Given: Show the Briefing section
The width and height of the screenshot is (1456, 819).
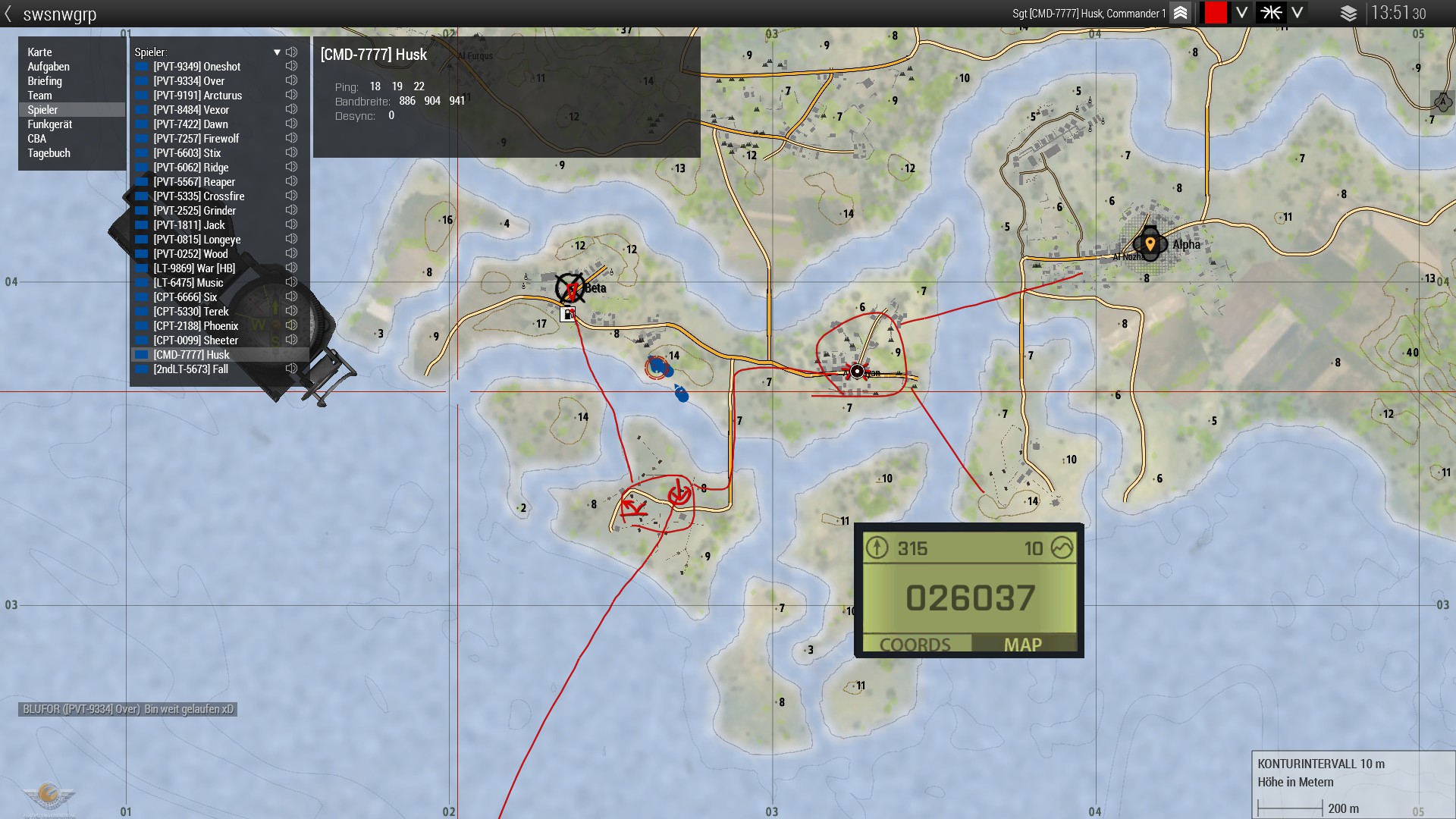Looking at the screenshot, I should [45, 81].
